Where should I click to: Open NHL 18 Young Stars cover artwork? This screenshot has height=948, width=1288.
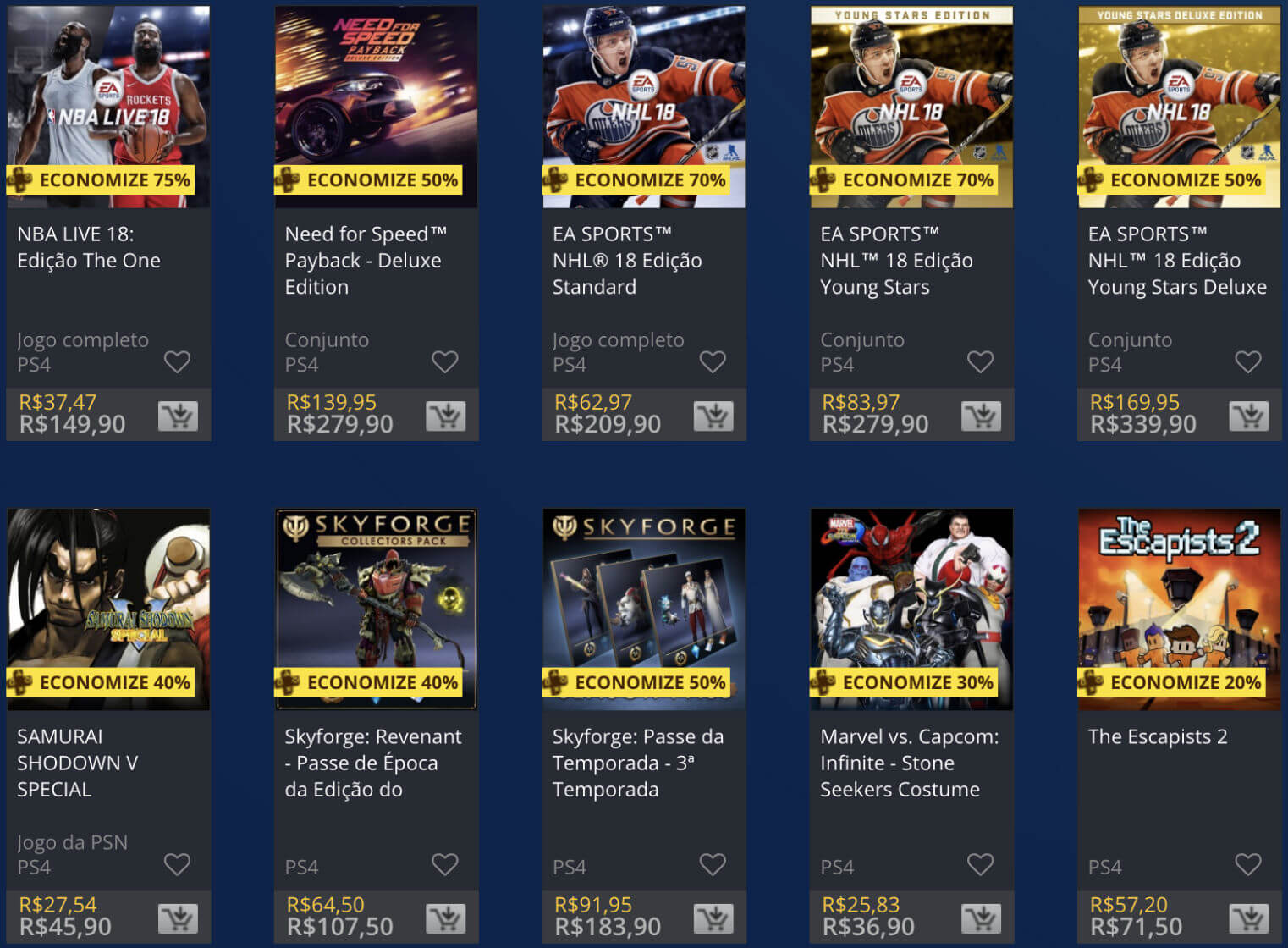pos(911,93)
